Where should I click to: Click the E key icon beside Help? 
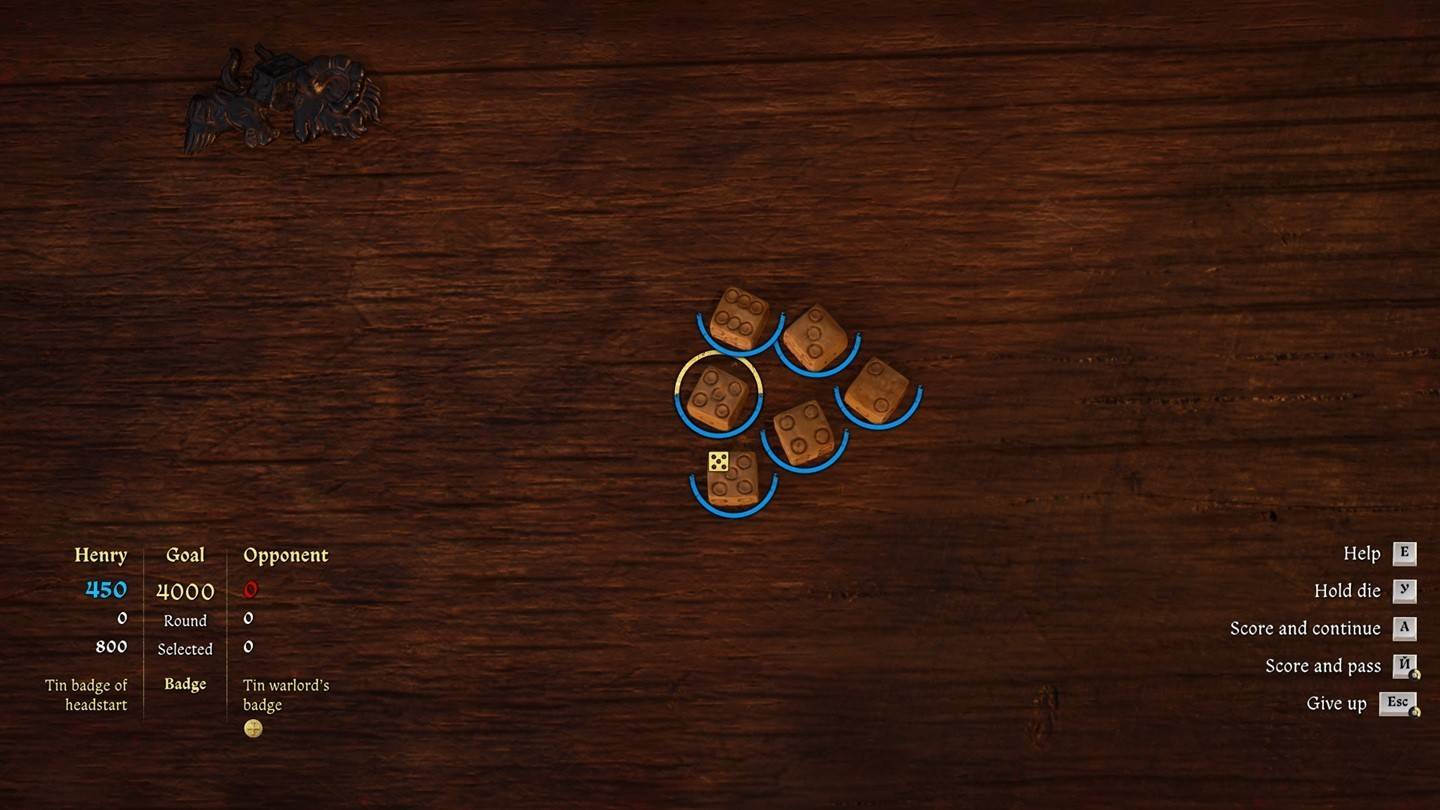[x=1404, y=553]
